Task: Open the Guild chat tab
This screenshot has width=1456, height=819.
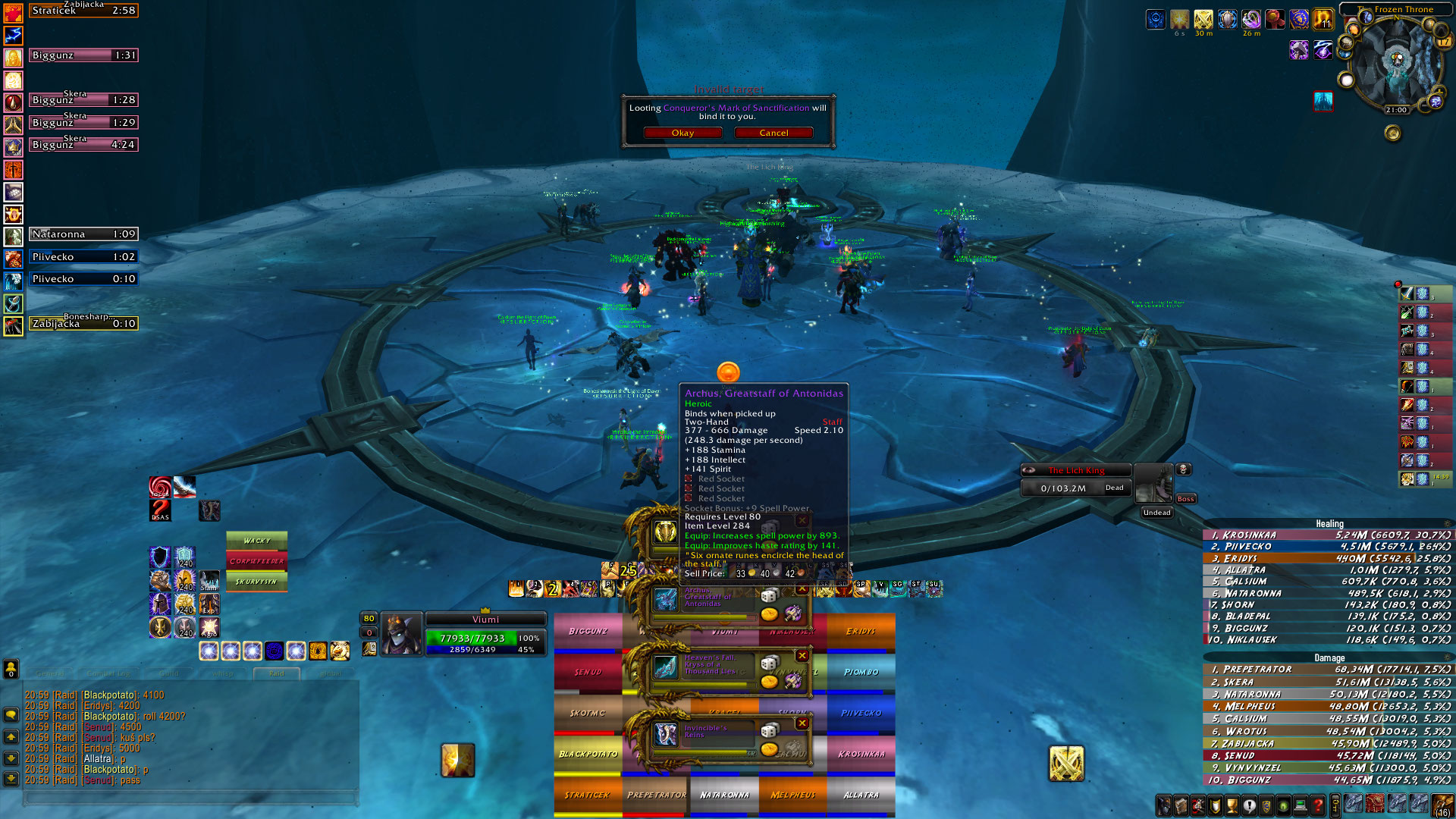Action: pos(169,673)
